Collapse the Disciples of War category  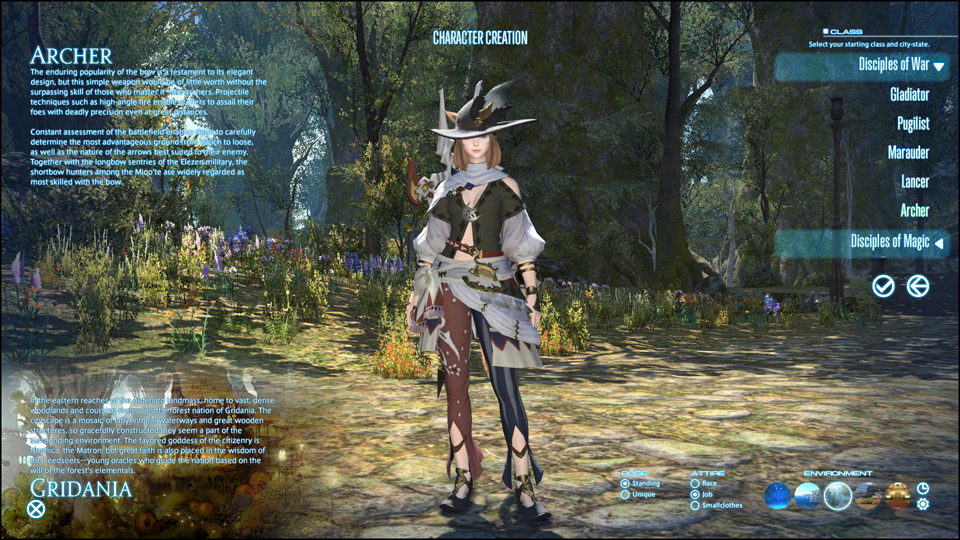pyautogui.click(x=938, y=66)
